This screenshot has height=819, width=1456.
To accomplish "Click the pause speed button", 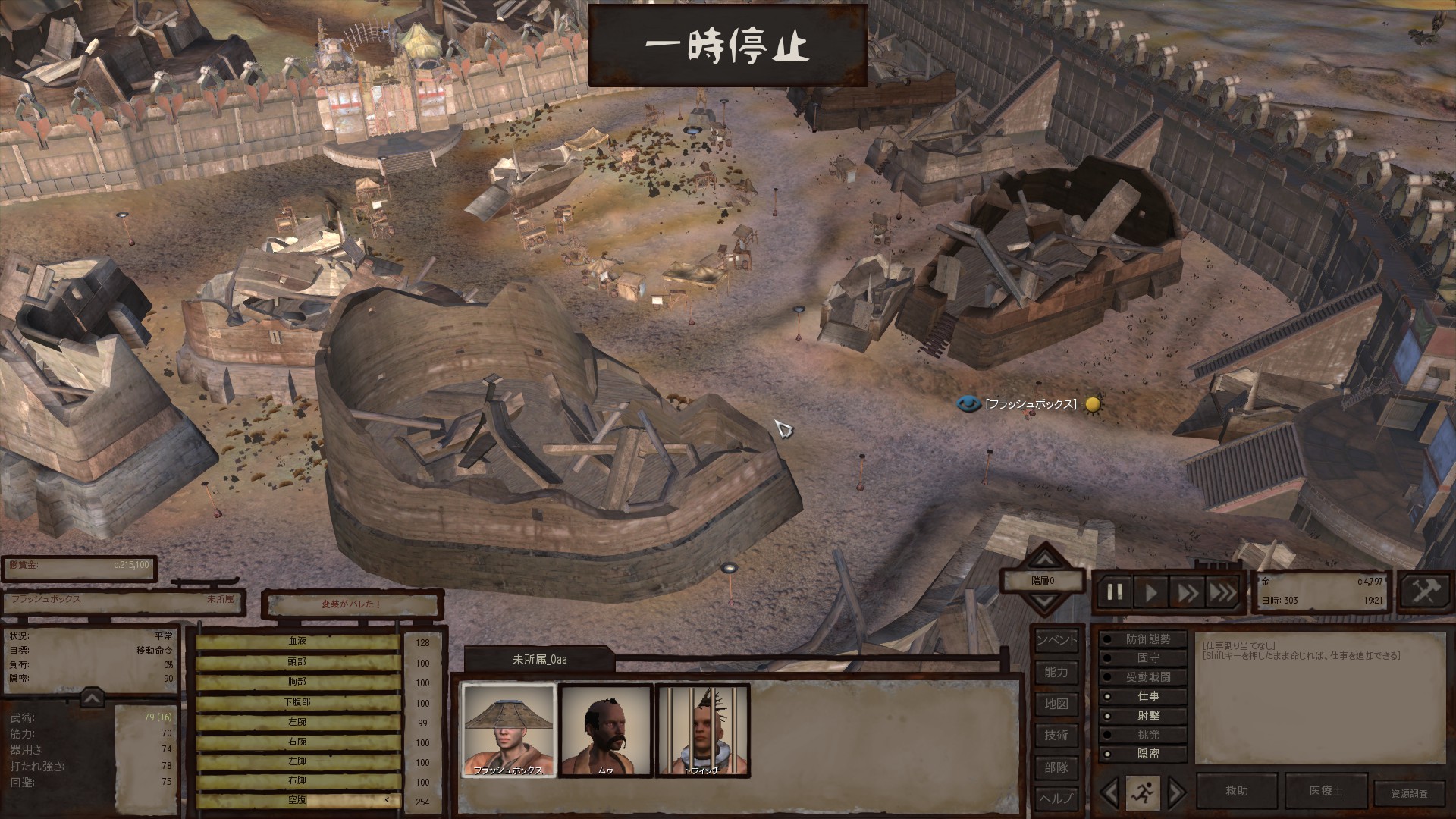I will click(x=1115, y=591).
